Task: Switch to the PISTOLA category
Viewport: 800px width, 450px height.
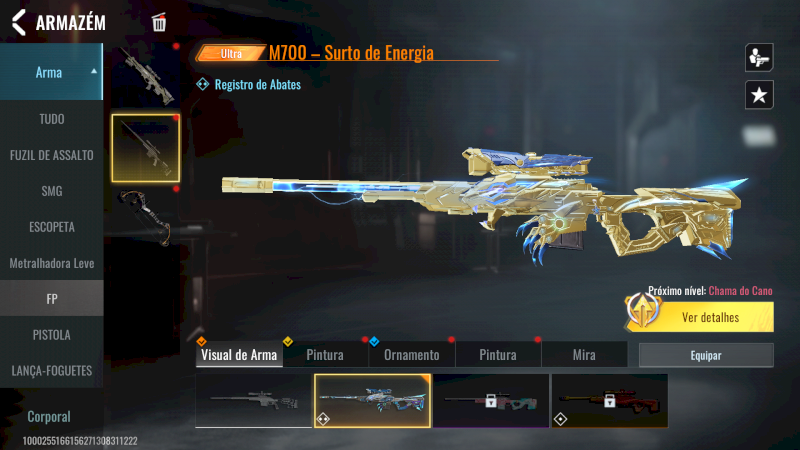Action: (x=51, y=334)
